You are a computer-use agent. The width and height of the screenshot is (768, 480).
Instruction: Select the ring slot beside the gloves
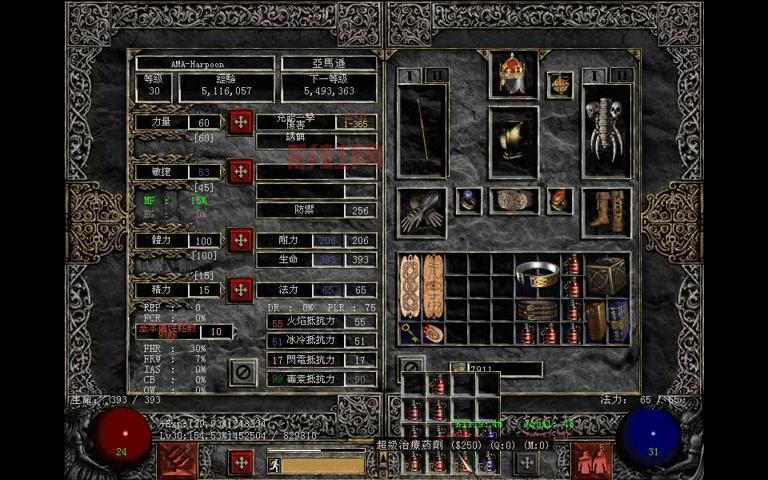[468, 201]
